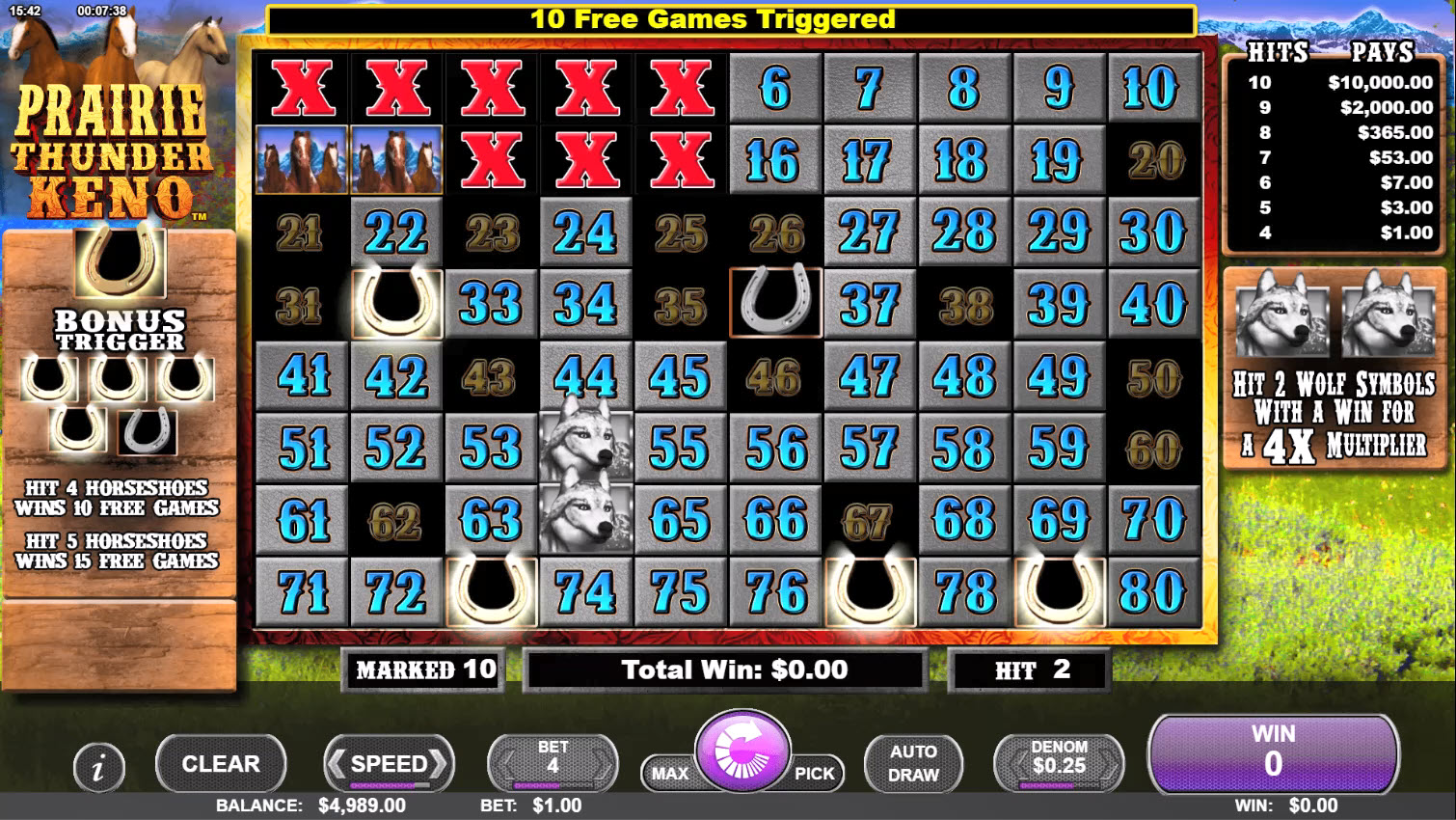Pick keno tile number 58
Viewport: 1456px width, 820px height.
(x=964, y=448)
